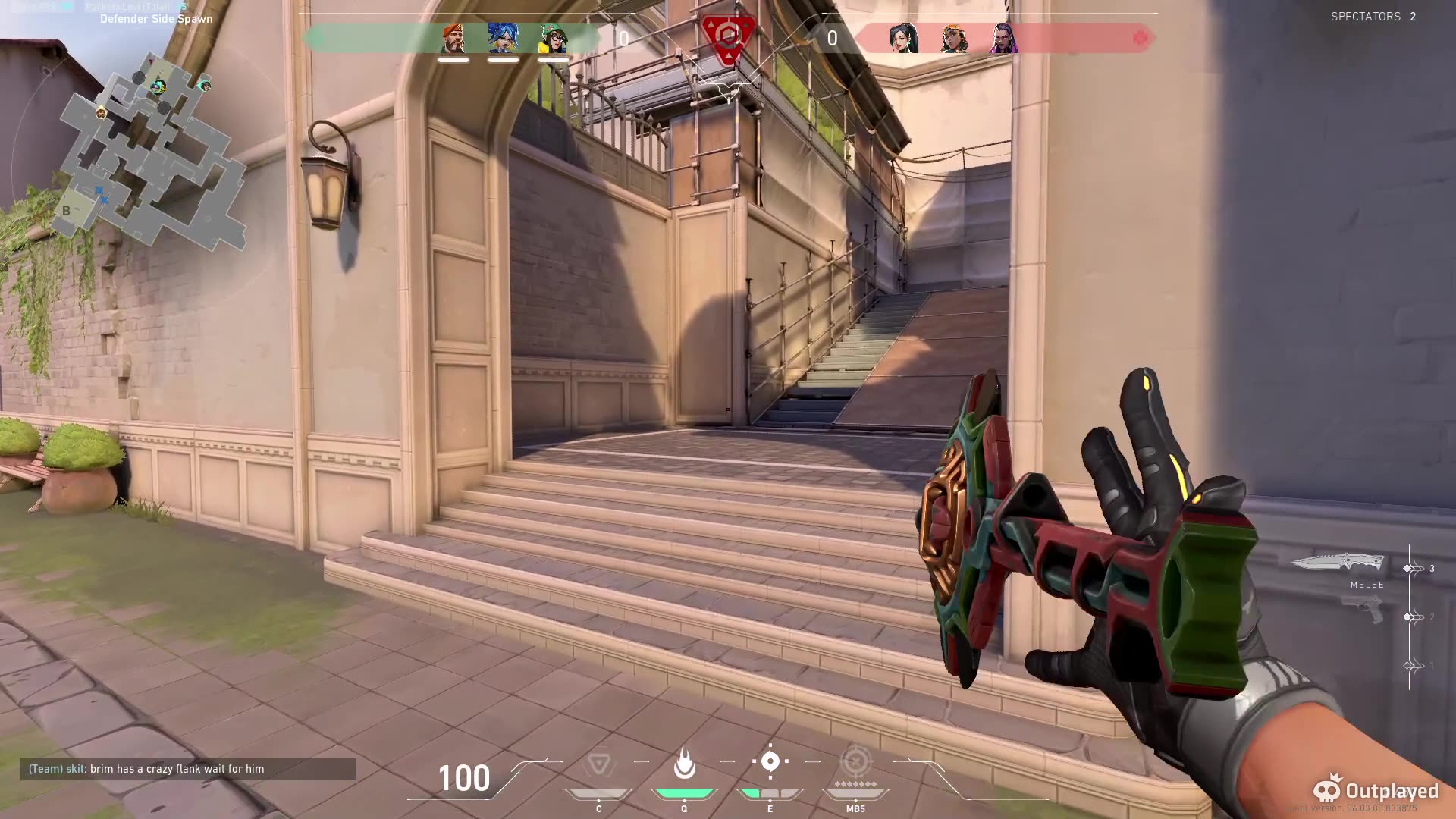Click the red Spike icon at top center

[x=726, y=34]
